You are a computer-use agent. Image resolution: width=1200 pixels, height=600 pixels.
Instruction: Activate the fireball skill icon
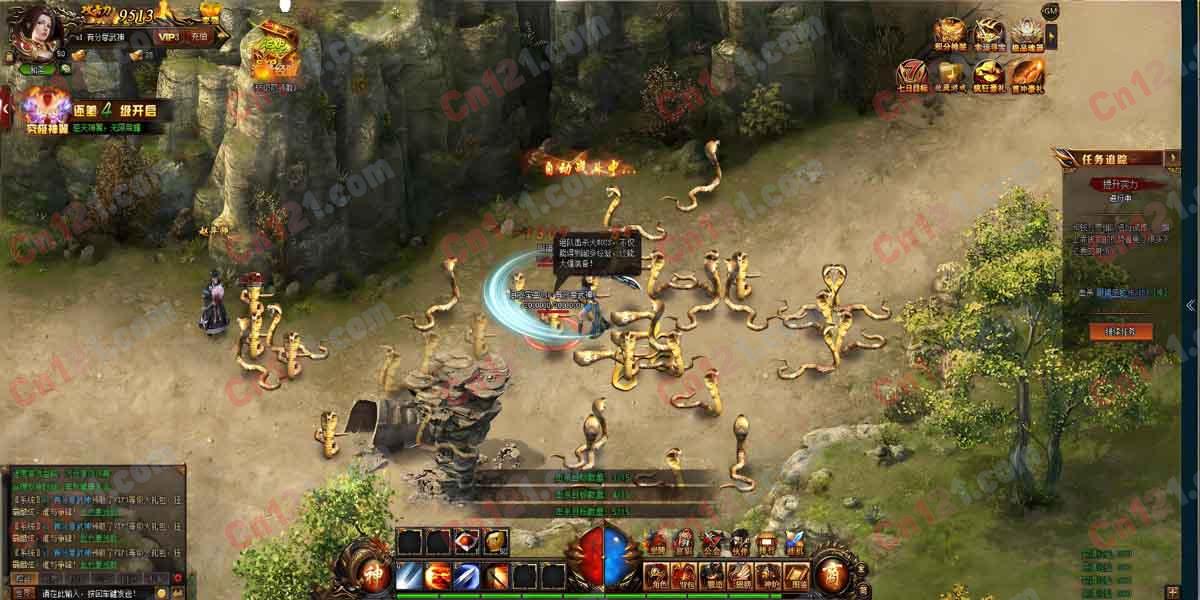tap(438, 575)
